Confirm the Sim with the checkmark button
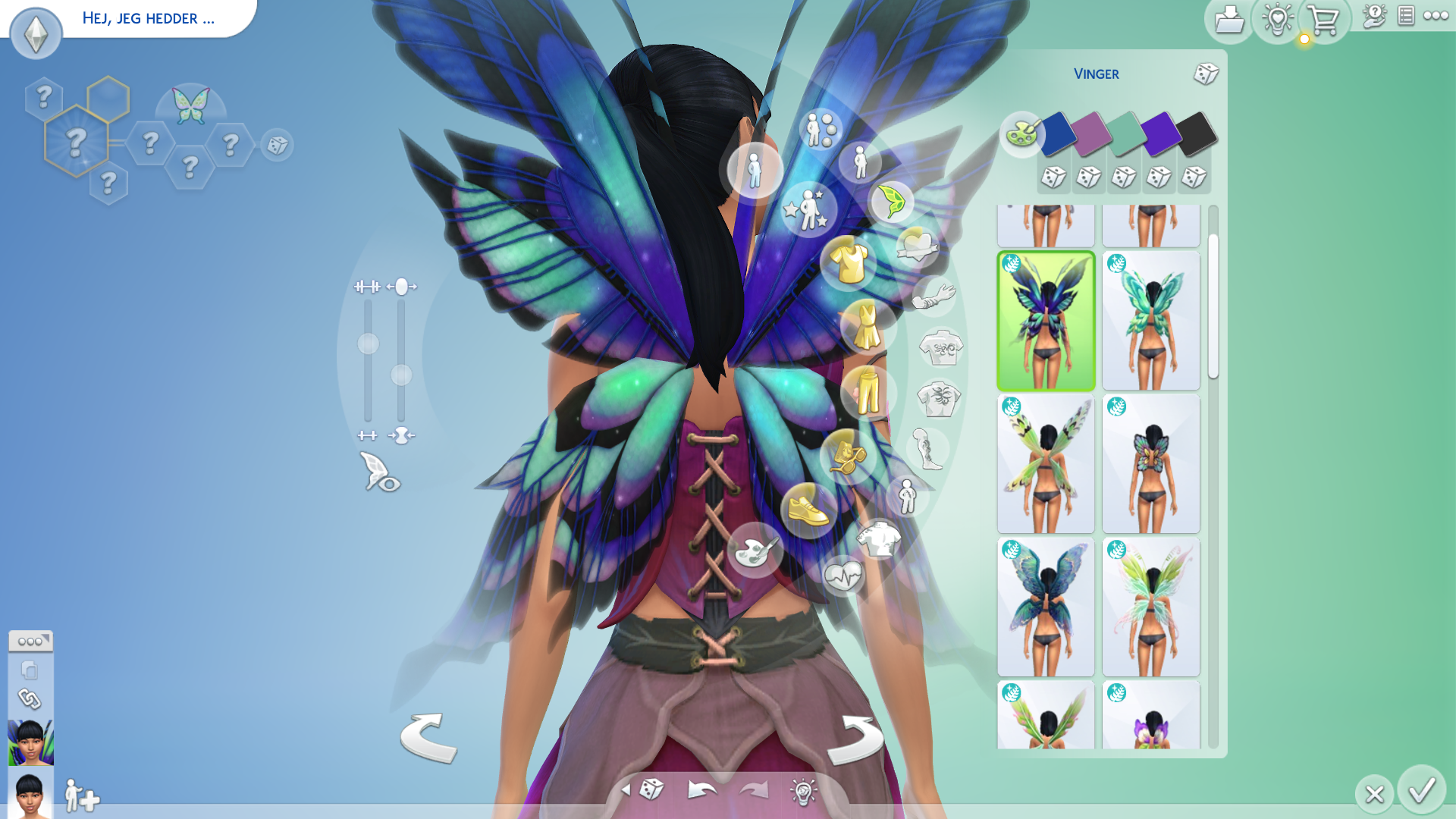 [x=1422, y=791]
